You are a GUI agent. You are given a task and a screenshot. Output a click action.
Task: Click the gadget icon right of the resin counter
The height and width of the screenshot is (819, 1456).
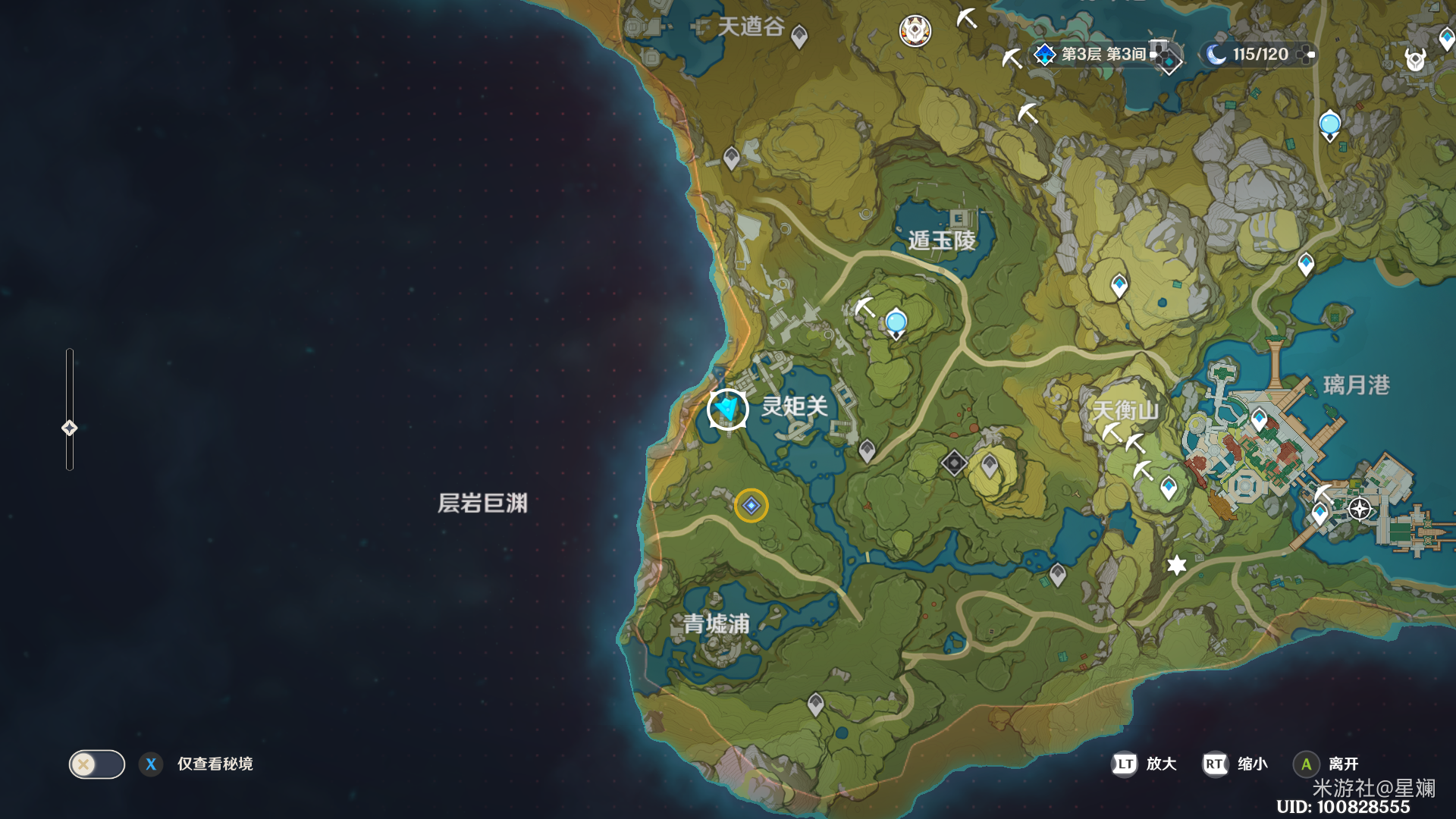pos(1307,54)
